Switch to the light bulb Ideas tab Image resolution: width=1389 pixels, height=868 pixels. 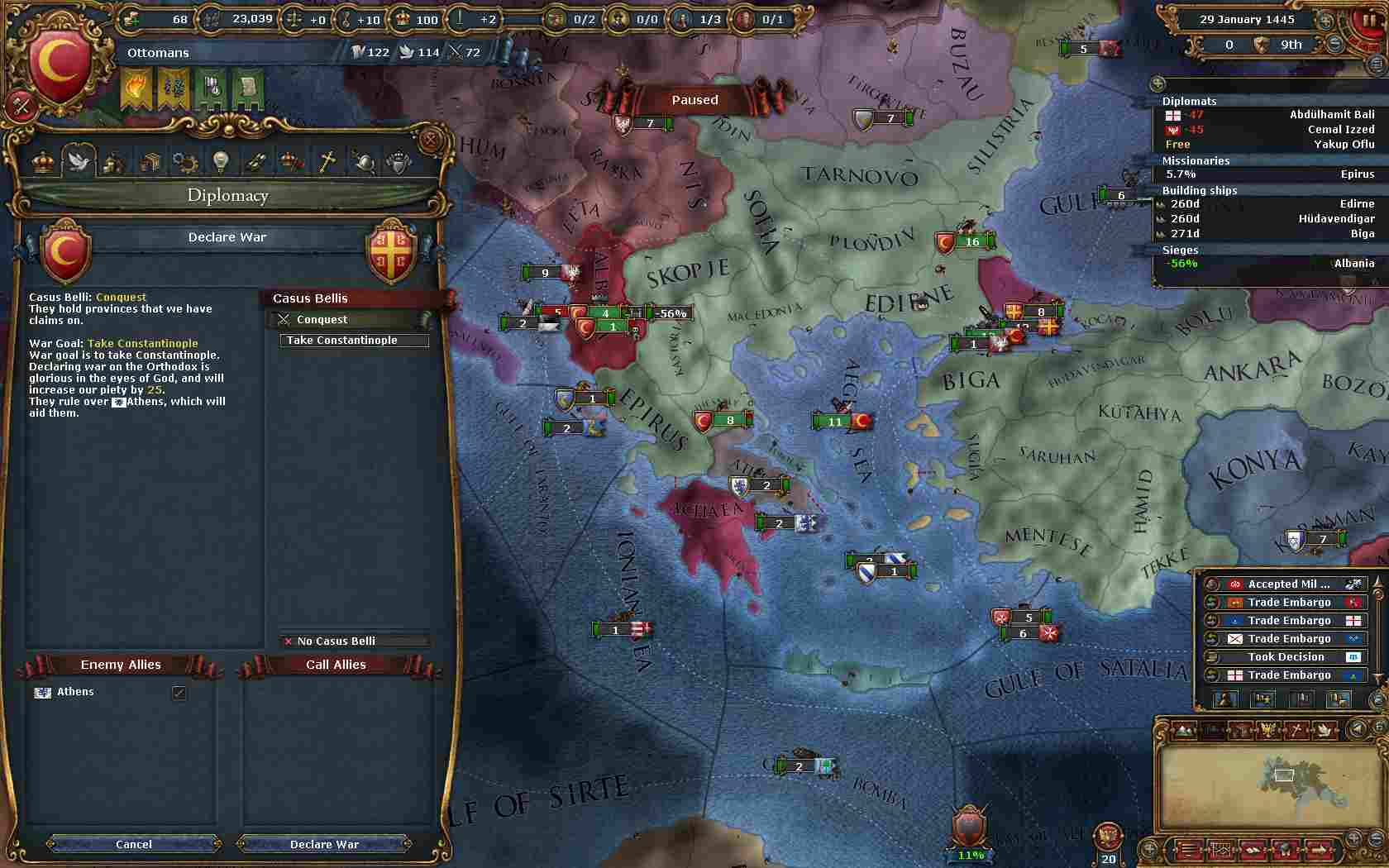point(220,162)
